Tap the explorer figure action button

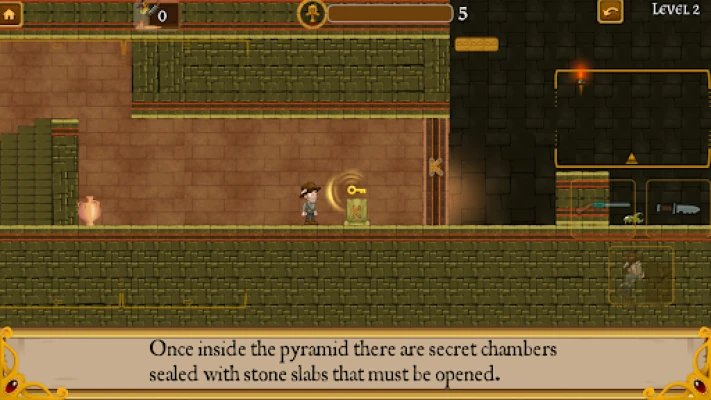click(640, 274)
